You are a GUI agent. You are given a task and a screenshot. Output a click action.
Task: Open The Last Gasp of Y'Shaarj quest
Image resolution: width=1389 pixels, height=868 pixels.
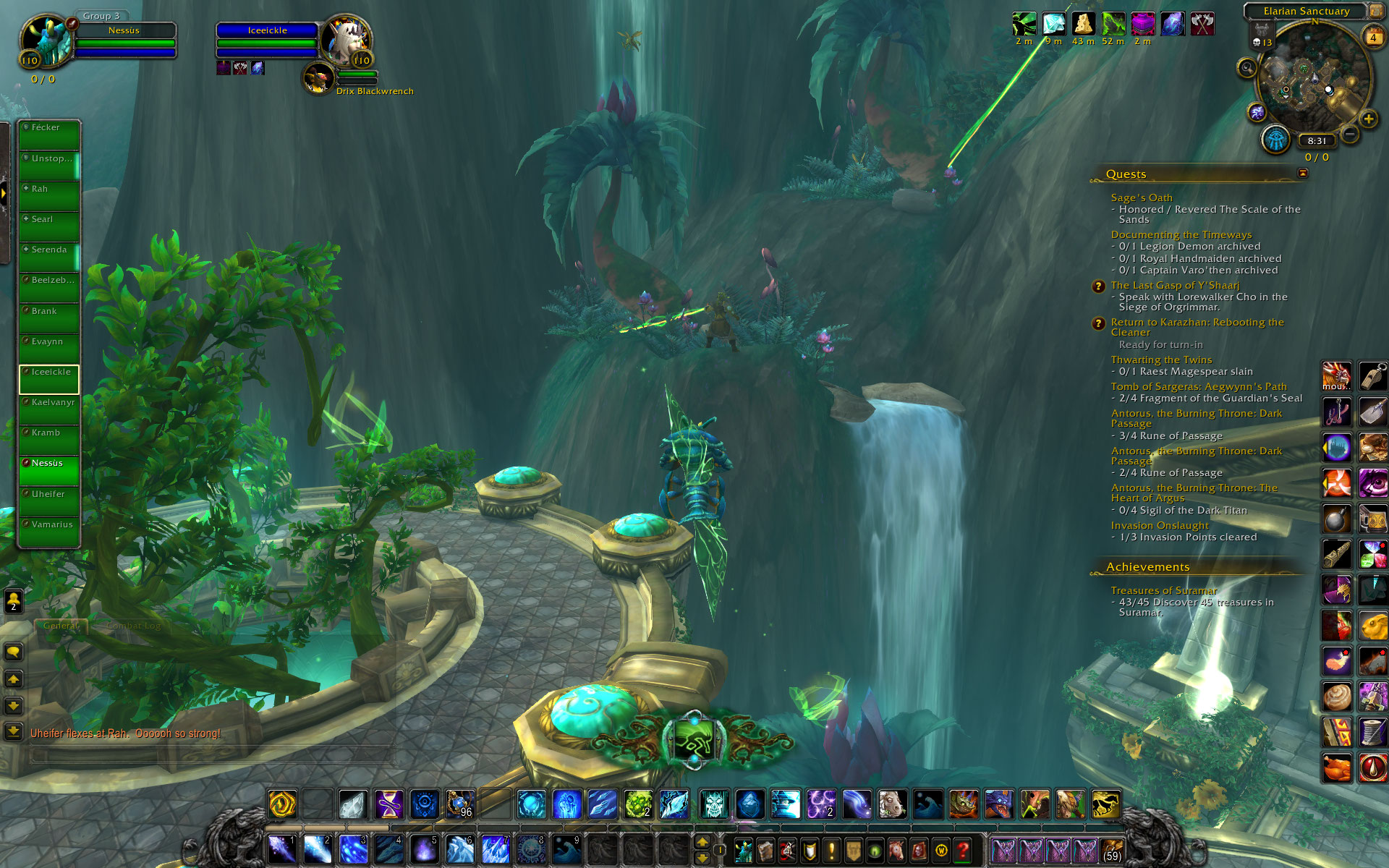[x=1175, y=285]
